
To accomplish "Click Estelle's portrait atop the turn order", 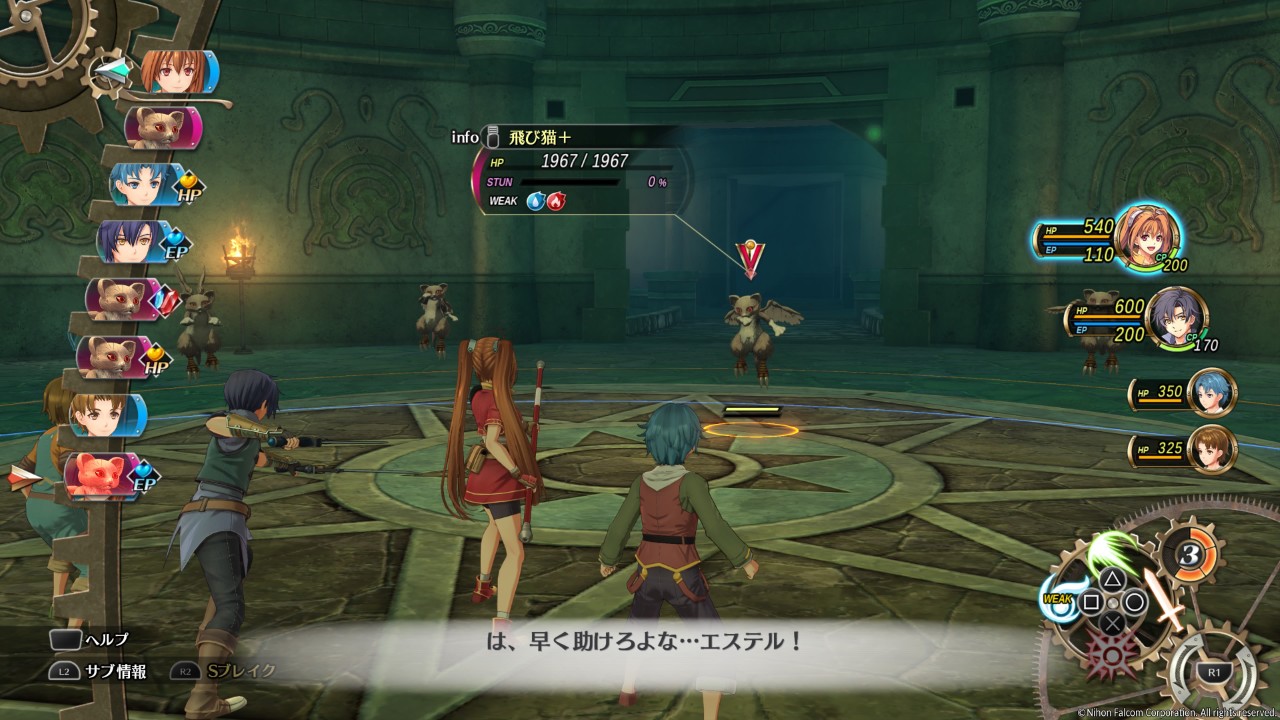I will (x=176, y=72).
